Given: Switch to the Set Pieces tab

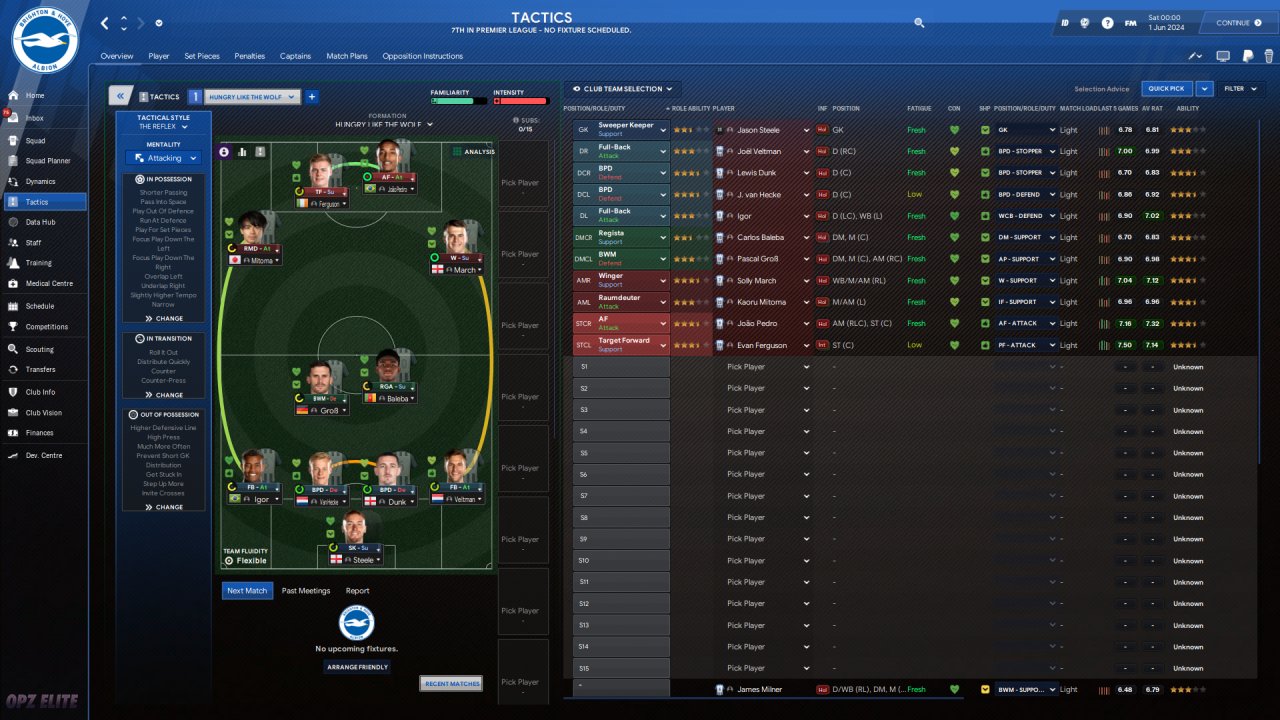Looking at the screenshot, I should point(203,56).
